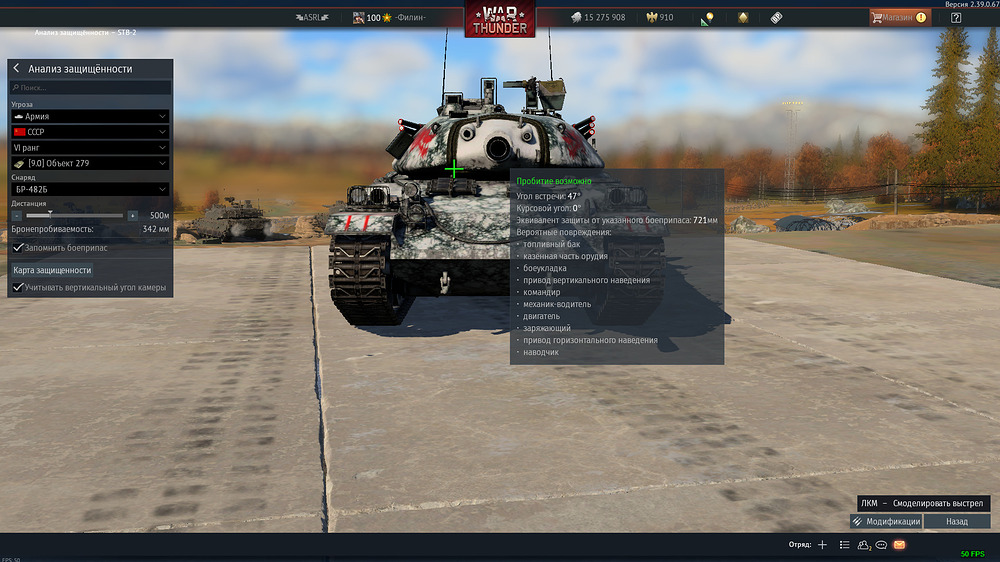The height and width of the screenshot is (562, 1000).
Task: Click the Назад back button
Action: coord(957,521)
